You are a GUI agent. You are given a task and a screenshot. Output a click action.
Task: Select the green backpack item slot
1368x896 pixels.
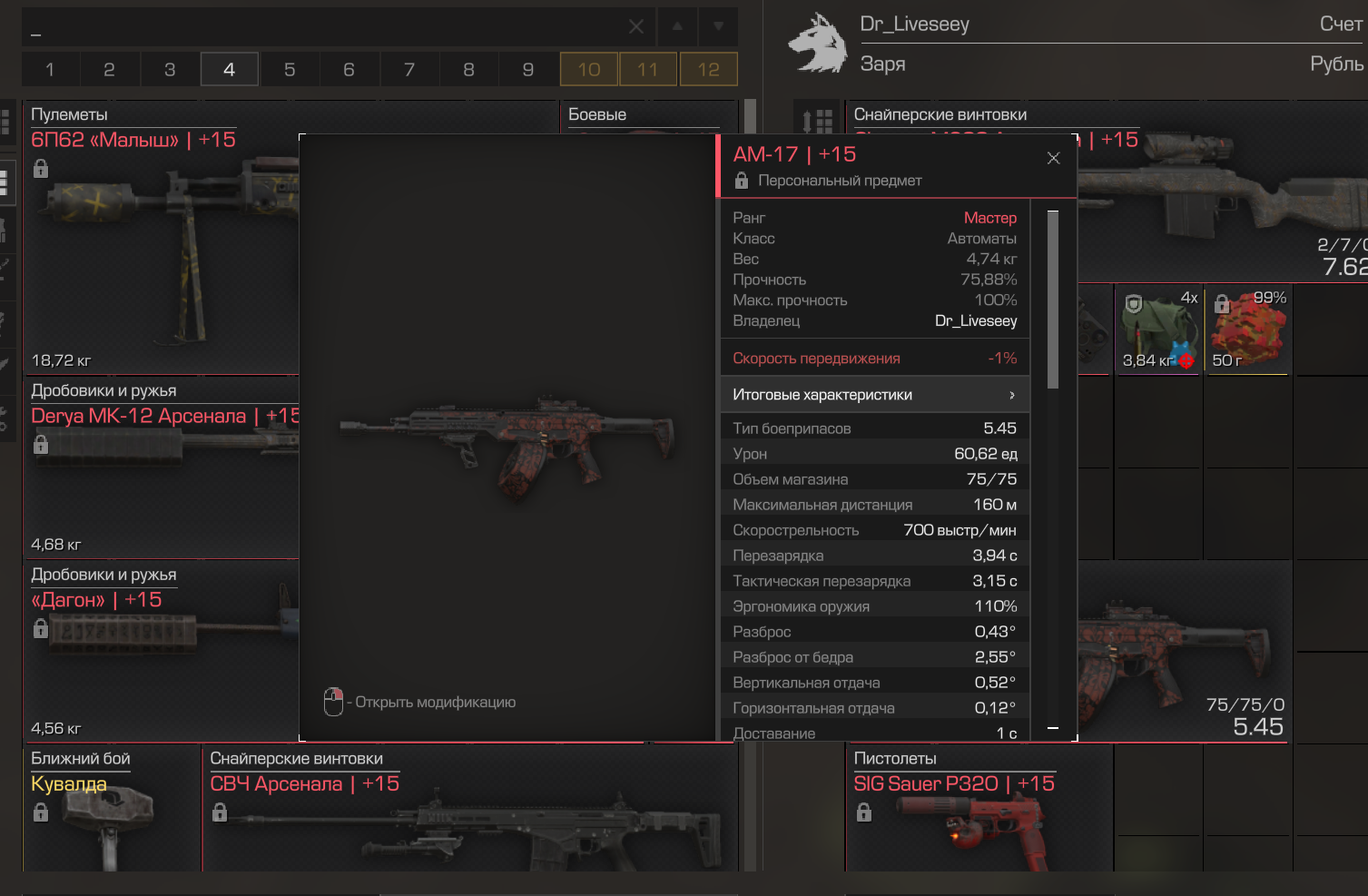[1156, 330]
